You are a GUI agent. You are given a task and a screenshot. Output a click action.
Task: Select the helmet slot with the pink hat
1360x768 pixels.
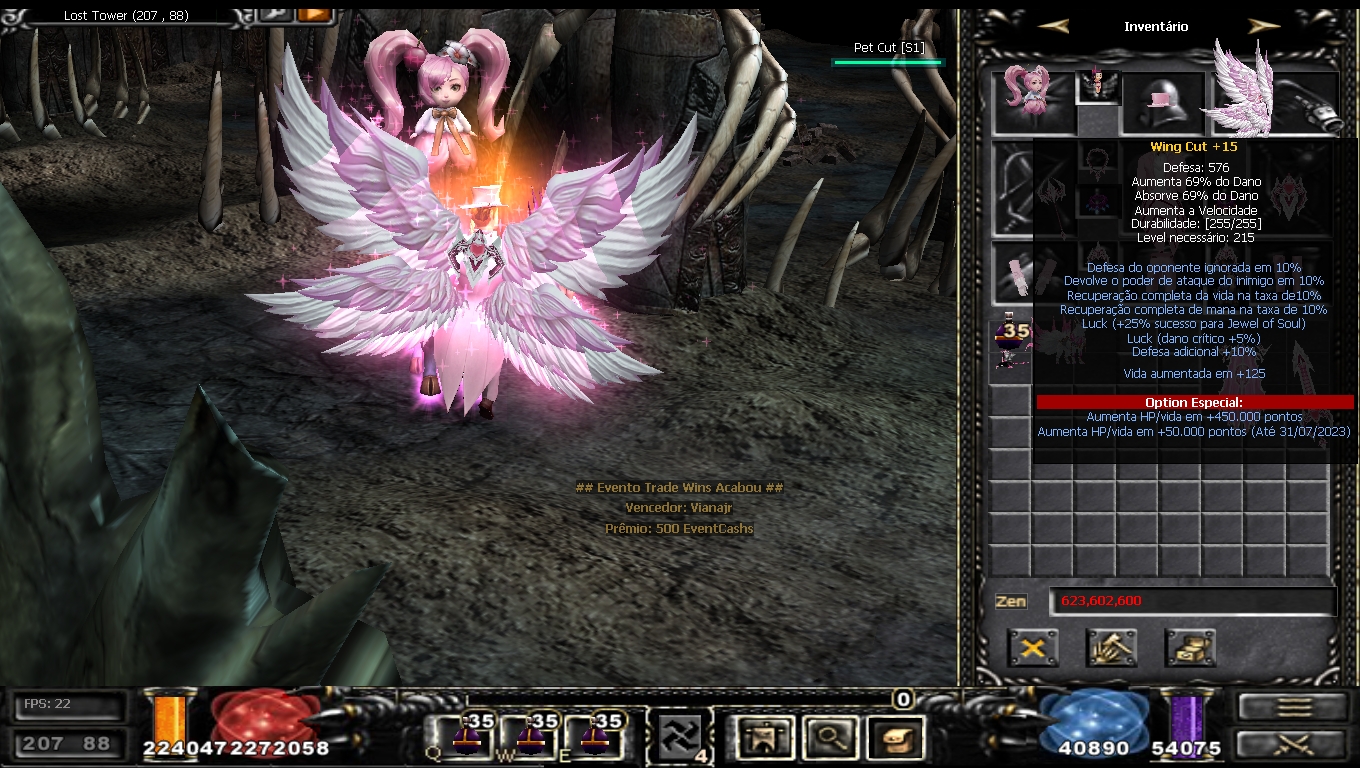(1163, 103)
